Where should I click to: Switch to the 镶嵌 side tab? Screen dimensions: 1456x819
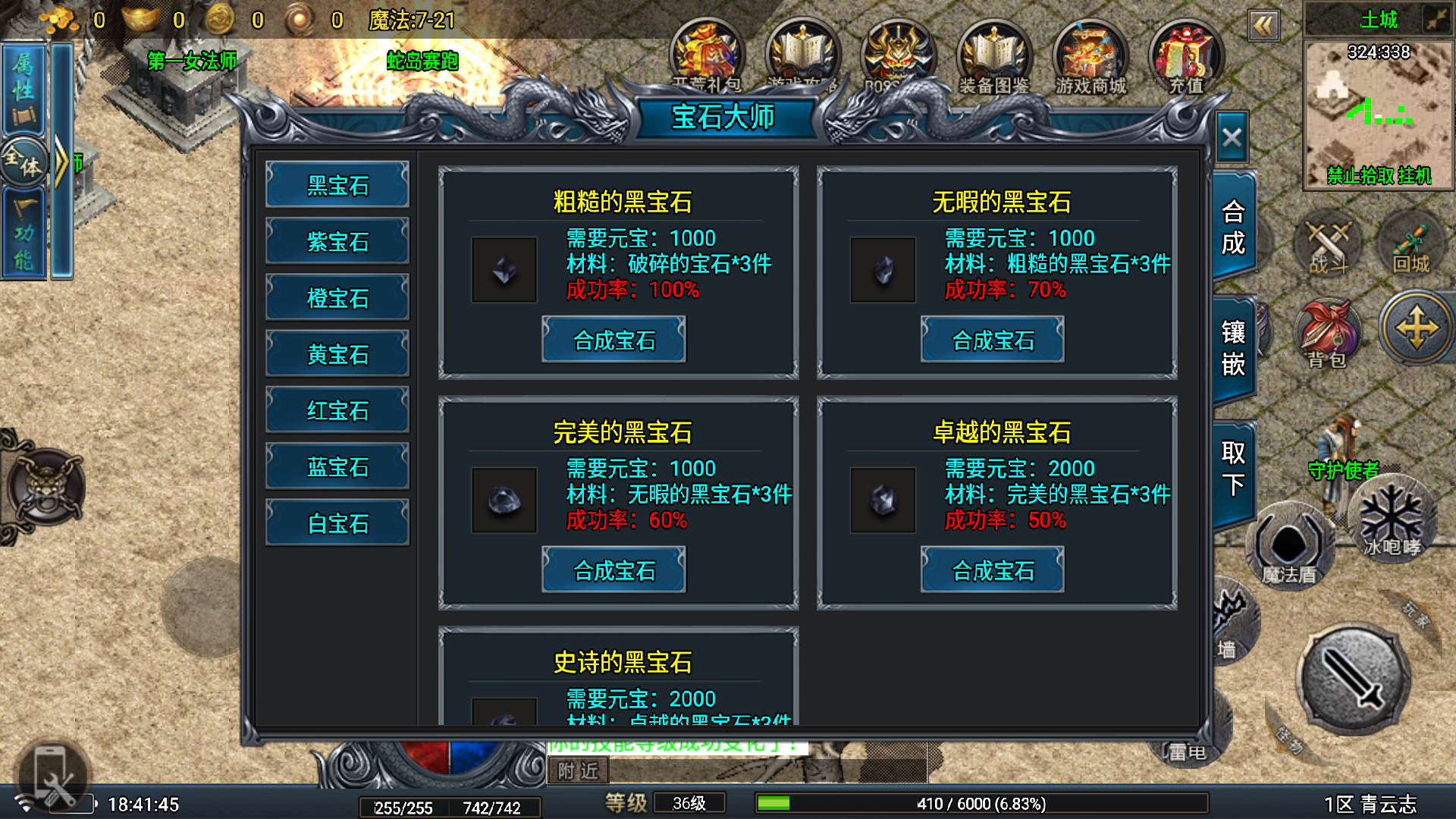[1233, 348]
